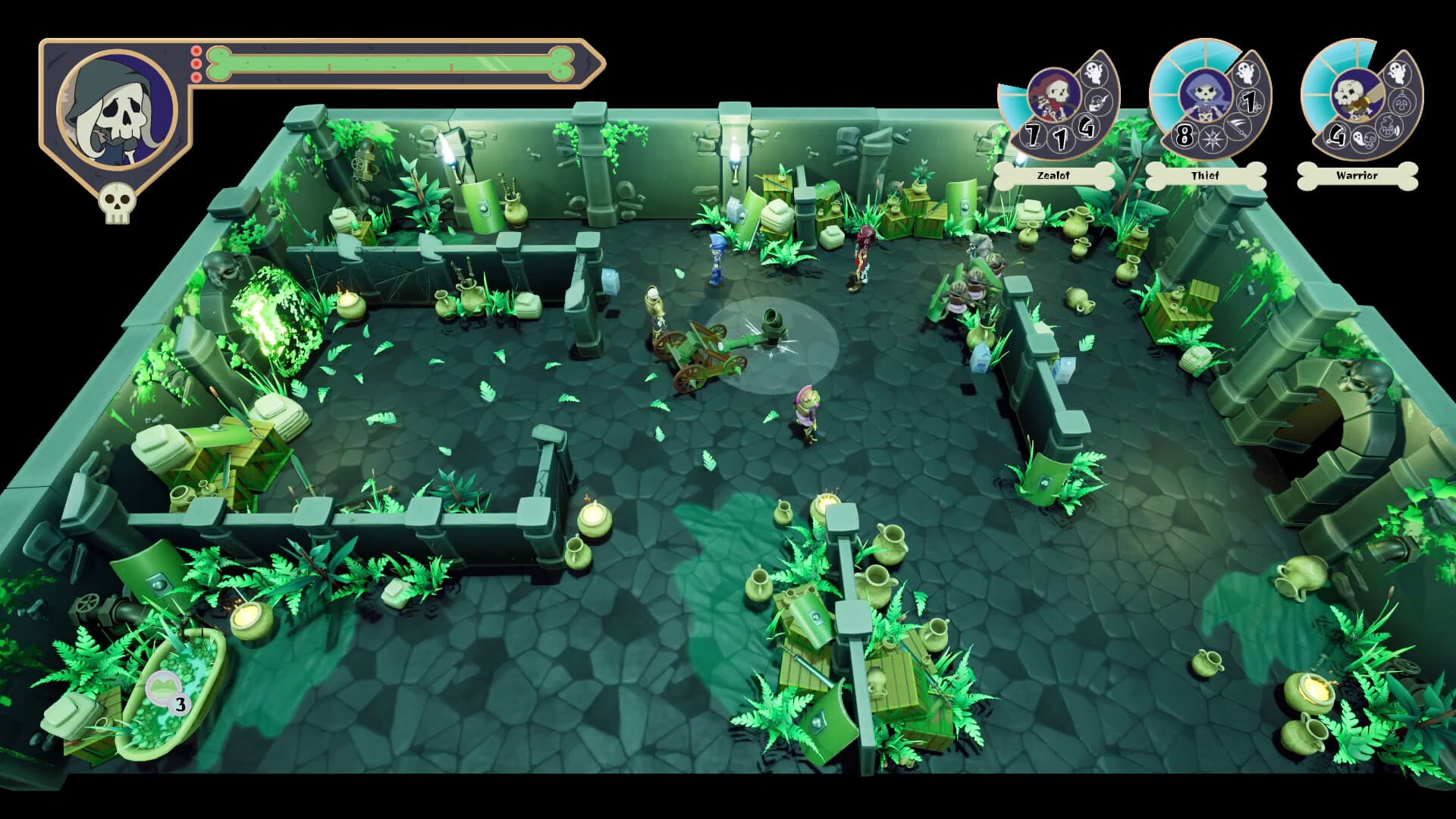Image resolution: width=1456 pixels, height=819 pixels.
Task: Click Zealot's skeleton portrait
Action: (1053, 94)
